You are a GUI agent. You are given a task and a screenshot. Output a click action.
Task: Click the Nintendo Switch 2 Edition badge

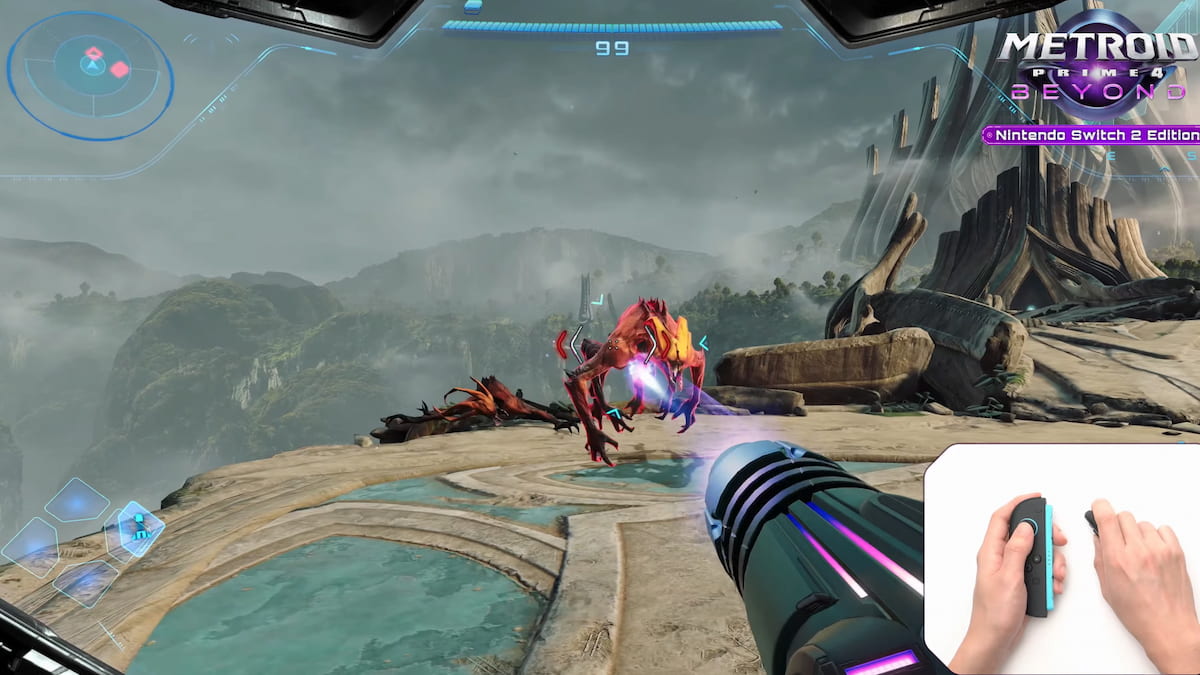(1092, 135)
